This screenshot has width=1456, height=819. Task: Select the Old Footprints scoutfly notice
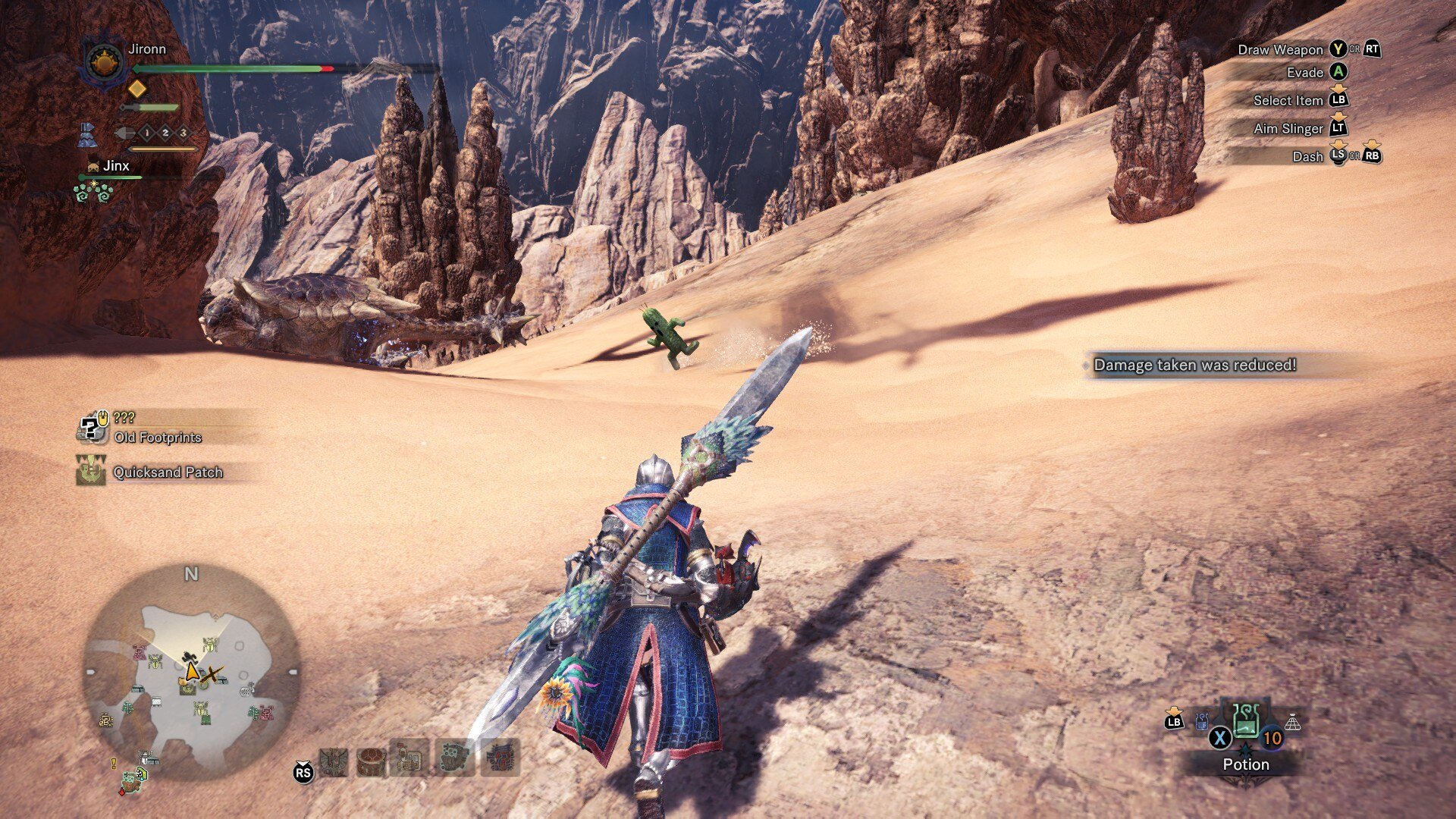point(157,438)
